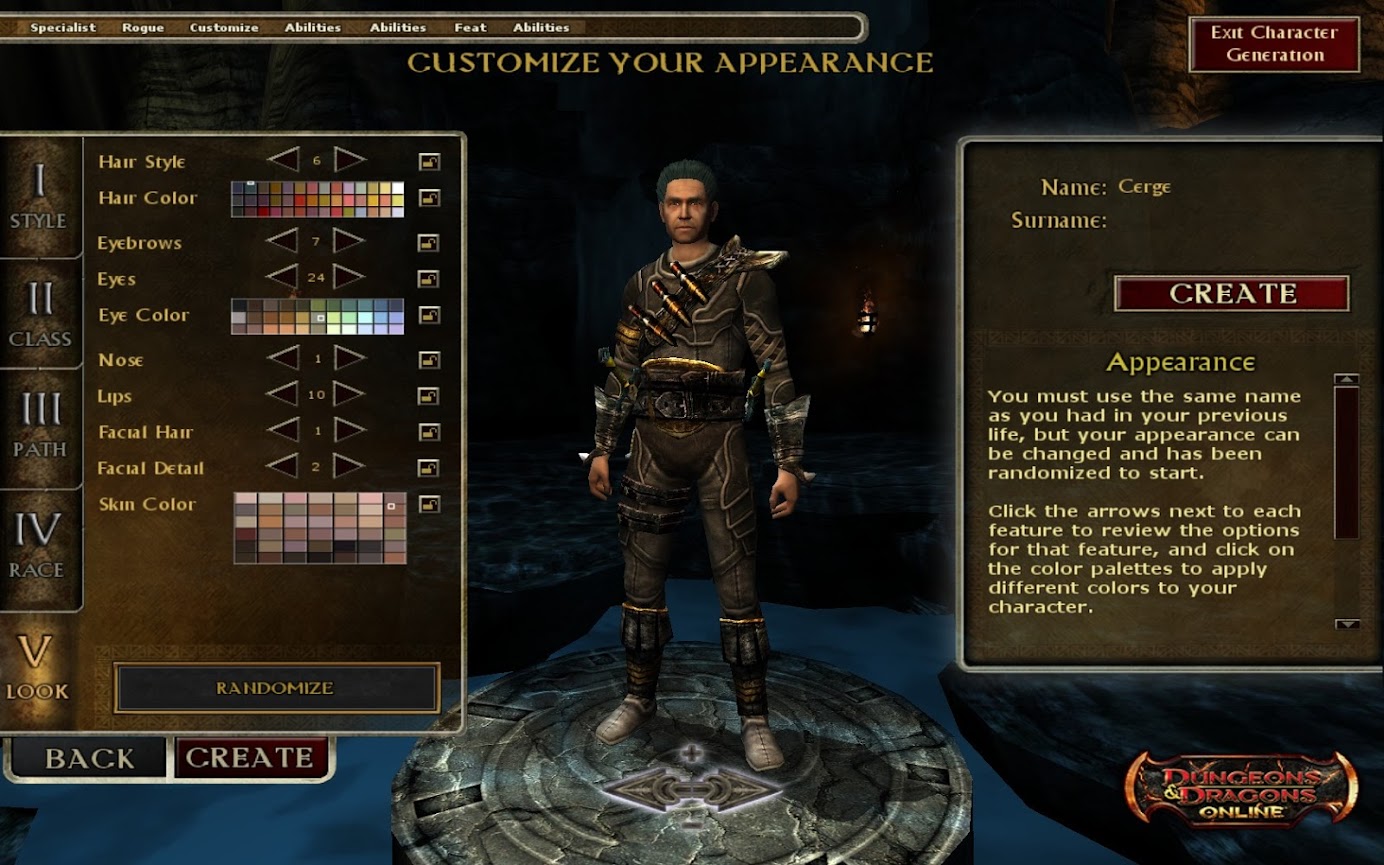The width and height of the screenshot is (1384, 865).
Task: Go back to the previous step
Action: point(88,758)
